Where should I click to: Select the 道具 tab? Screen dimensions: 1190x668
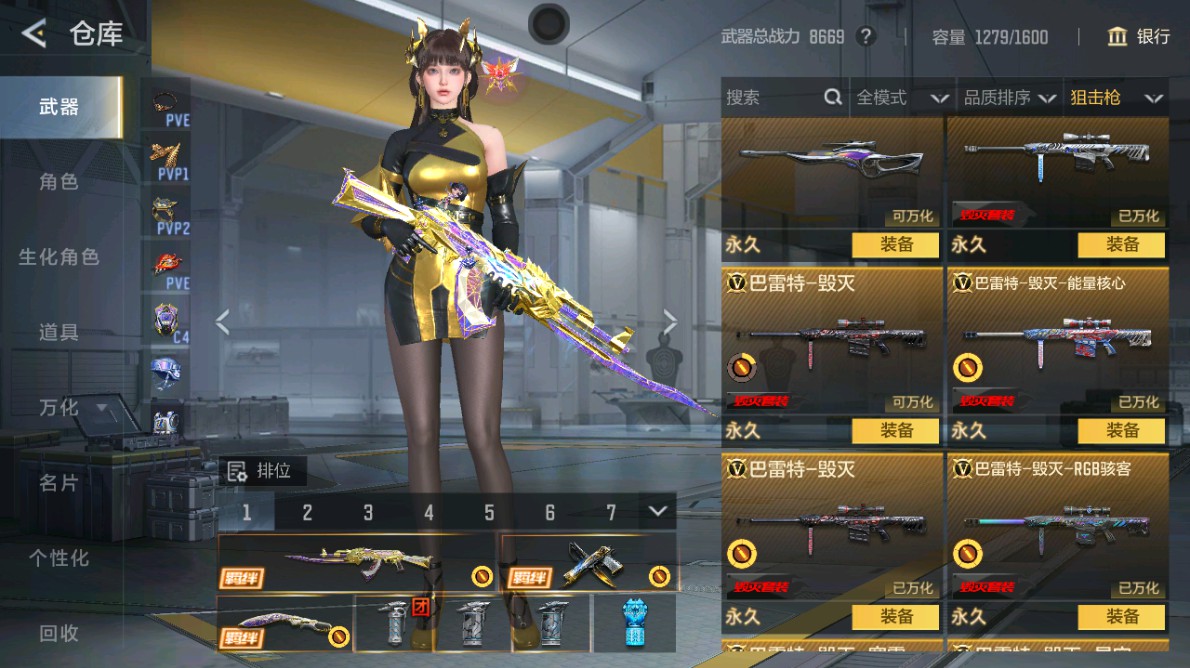pos(59,333)
